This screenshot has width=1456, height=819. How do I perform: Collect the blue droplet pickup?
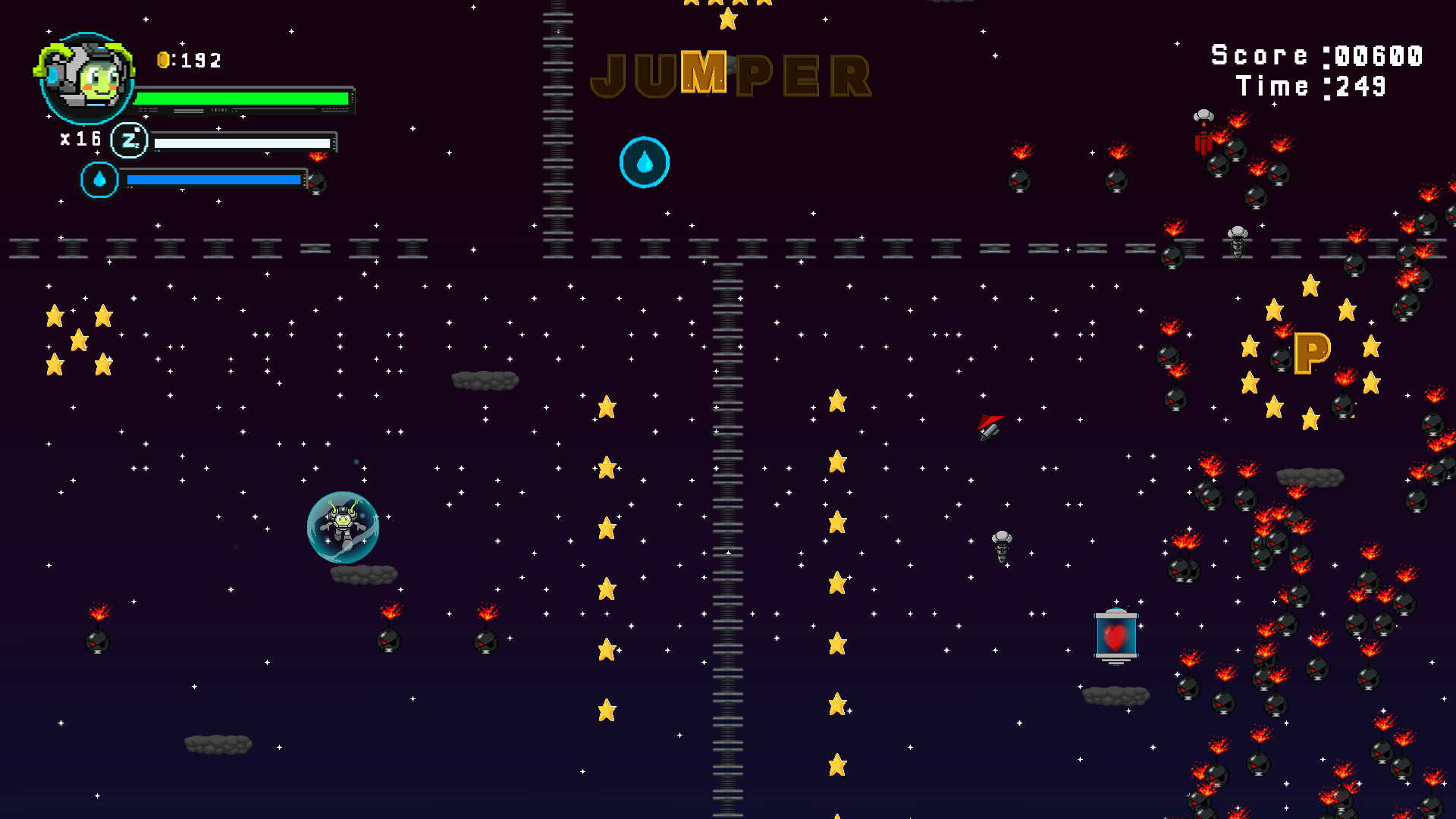point(645,162)
